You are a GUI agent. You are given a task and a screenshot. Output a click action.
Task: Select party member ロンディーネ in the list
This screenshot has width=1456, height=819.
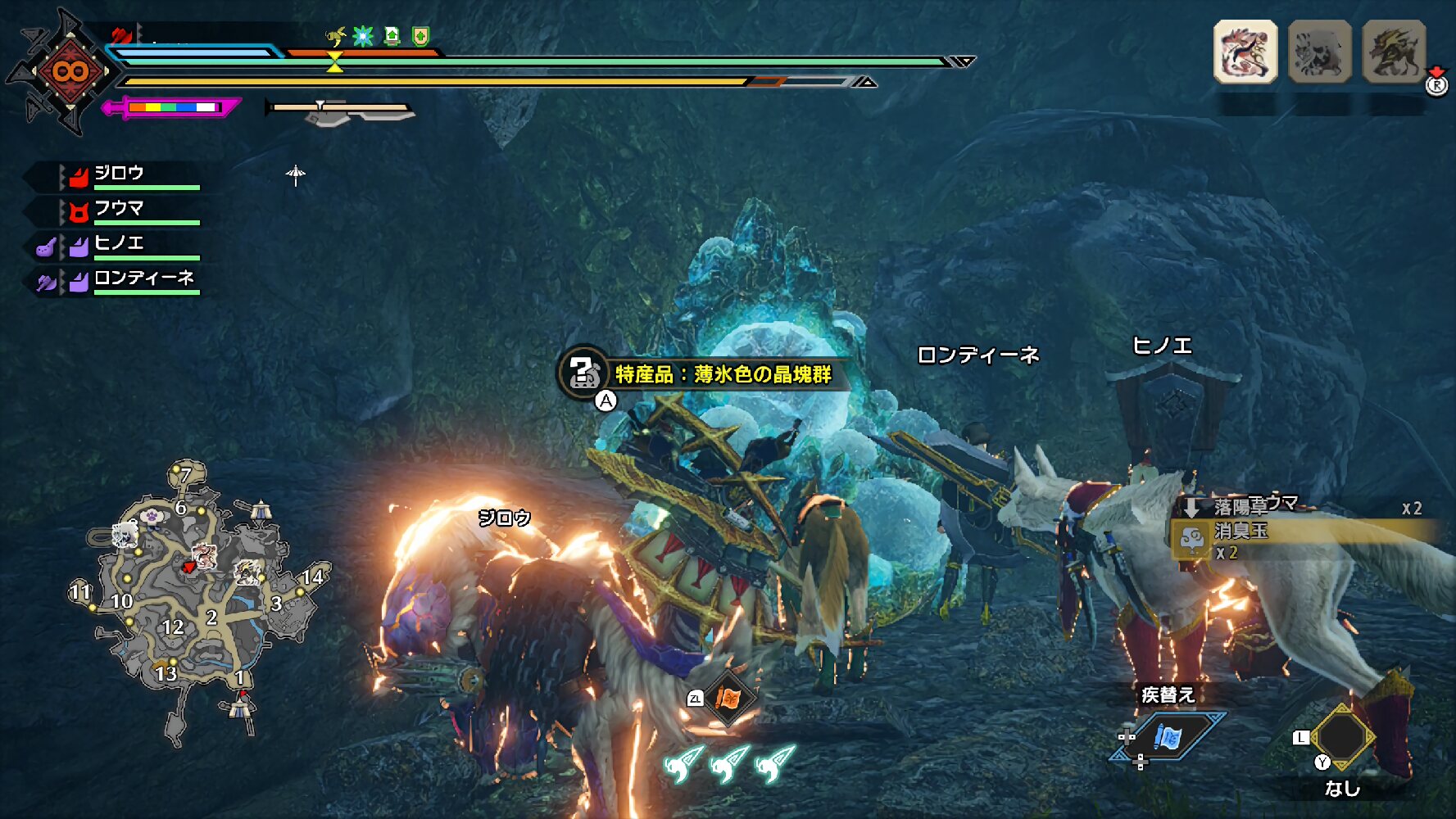[x=143, y=278]
